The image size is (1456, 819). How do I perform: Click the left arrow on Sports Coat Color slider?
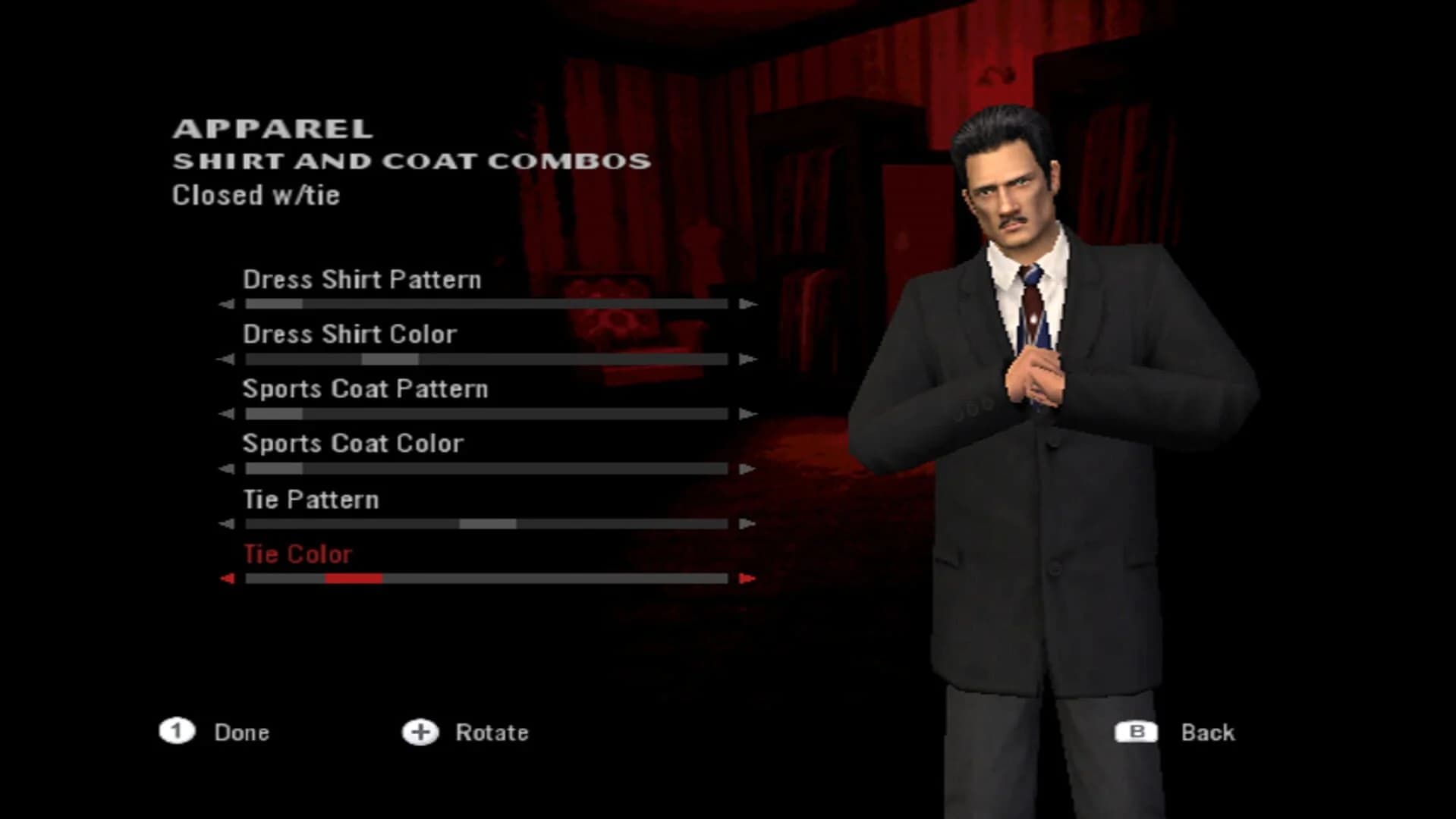tap(225, 468)
